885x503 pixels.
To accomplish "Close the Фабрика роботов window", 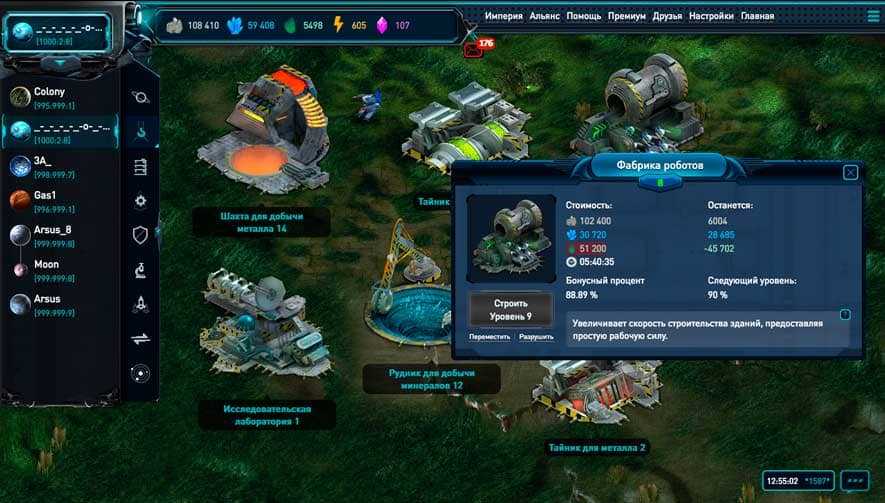I will pyautogui.click(x=850, y=172).
